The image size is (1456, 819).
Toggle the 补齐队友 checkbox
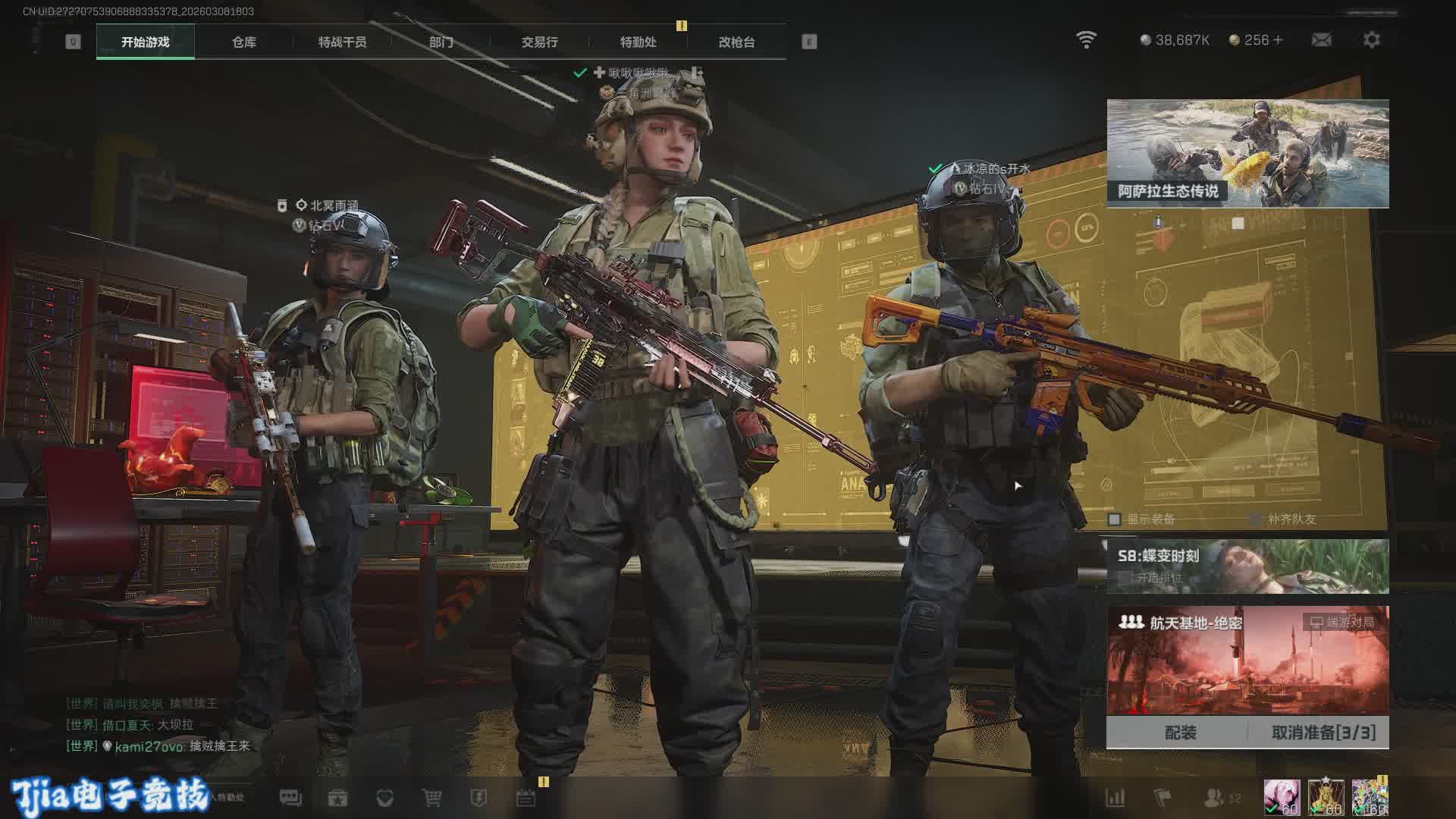1256,519
